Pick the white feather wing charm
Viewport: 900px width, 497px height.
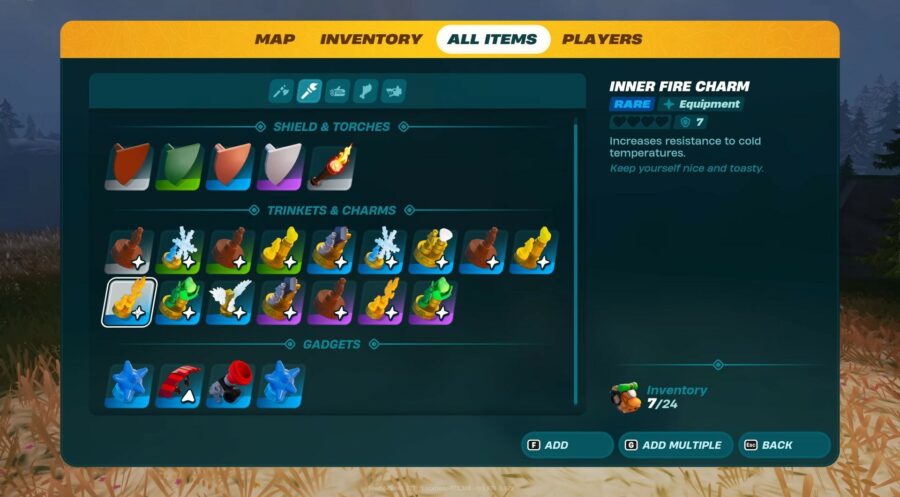coord(231,302)
